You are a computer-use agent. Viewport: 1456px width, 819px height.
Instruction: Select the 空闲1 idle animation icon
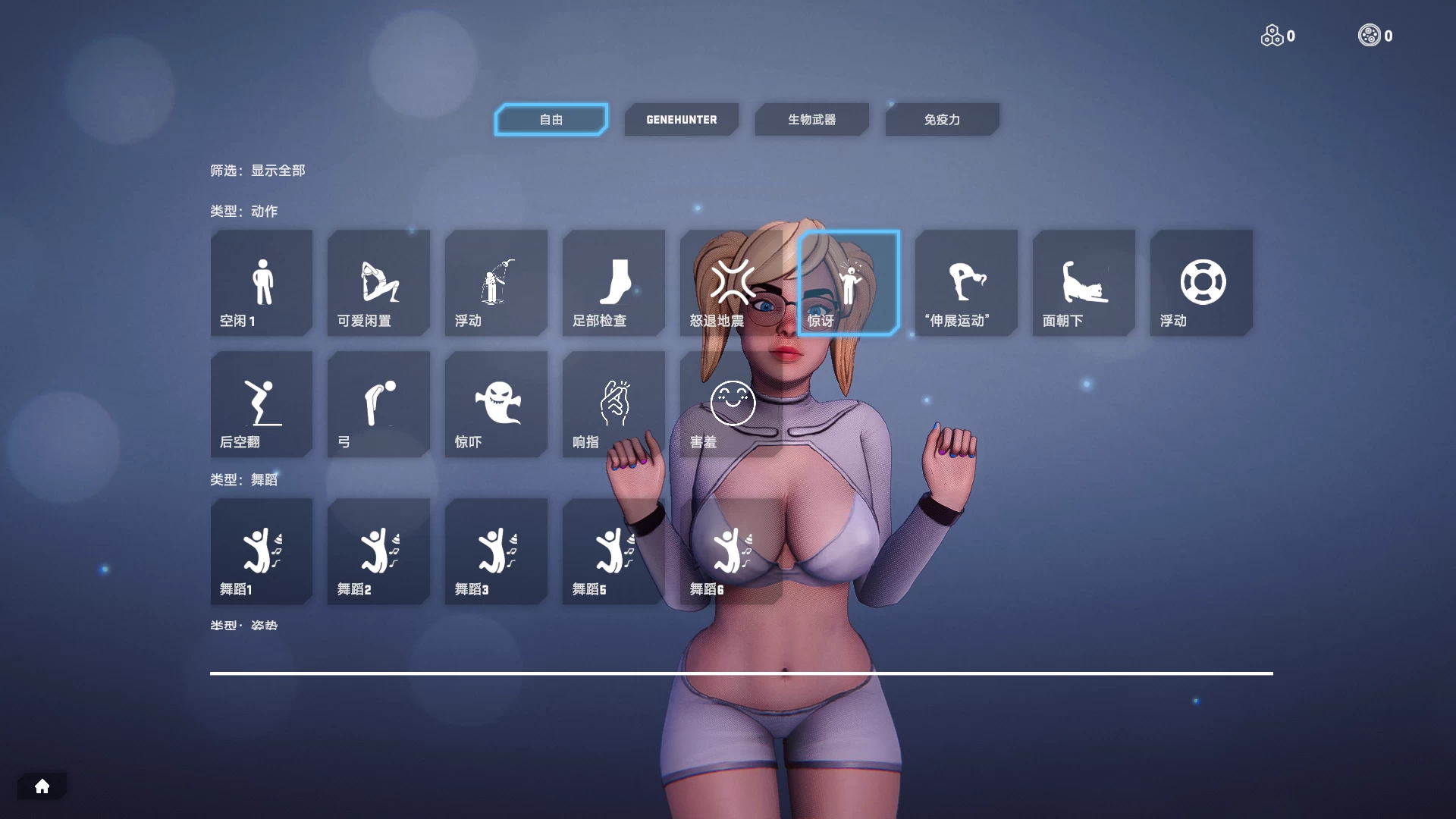[x=261, y=283]
